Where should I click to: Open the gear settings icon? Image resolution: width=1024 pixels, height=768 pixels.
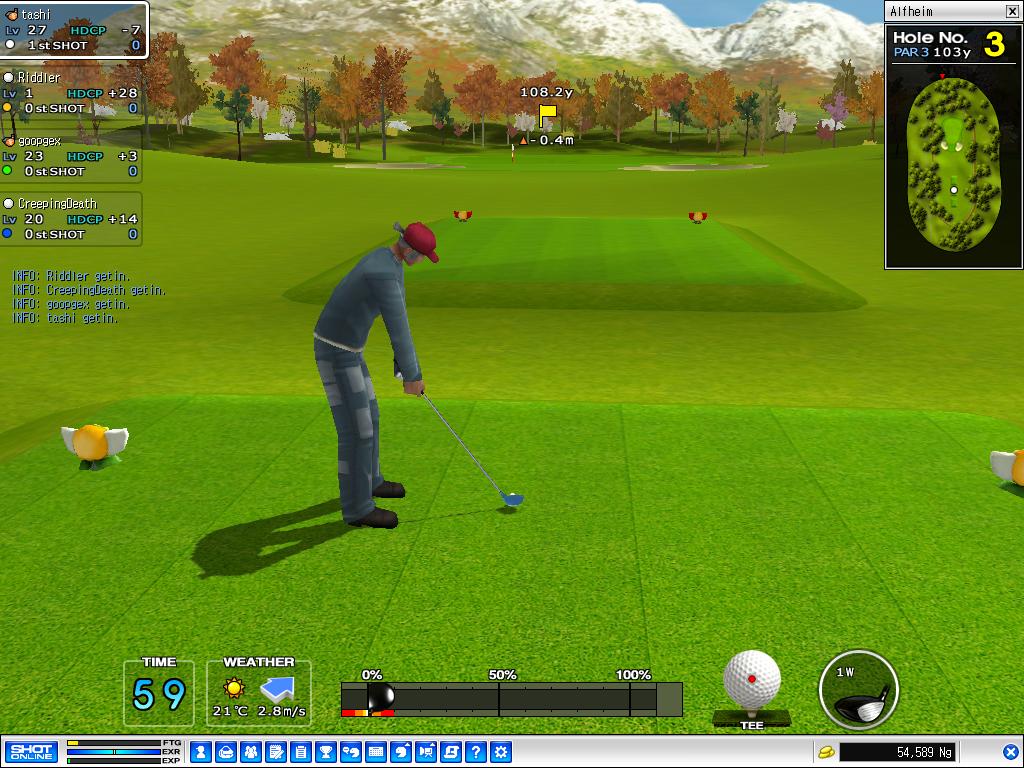coord(502,752)
